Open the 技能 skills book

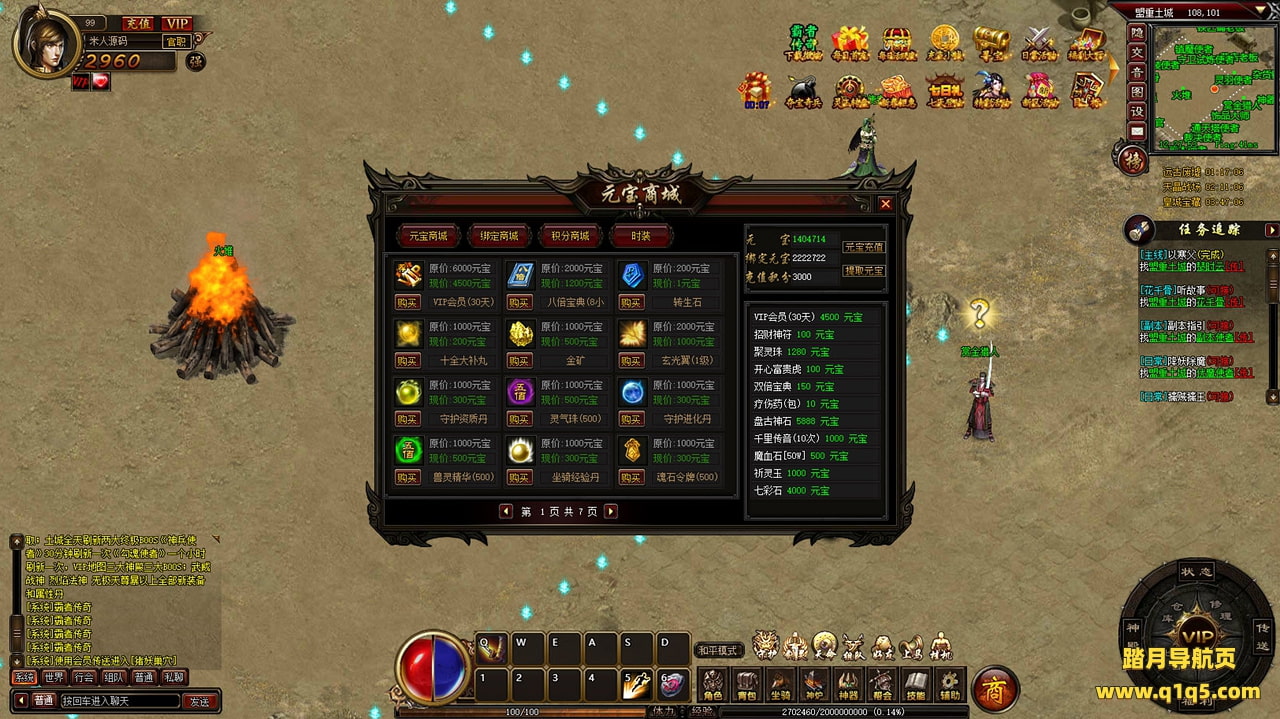coord(915,685)
